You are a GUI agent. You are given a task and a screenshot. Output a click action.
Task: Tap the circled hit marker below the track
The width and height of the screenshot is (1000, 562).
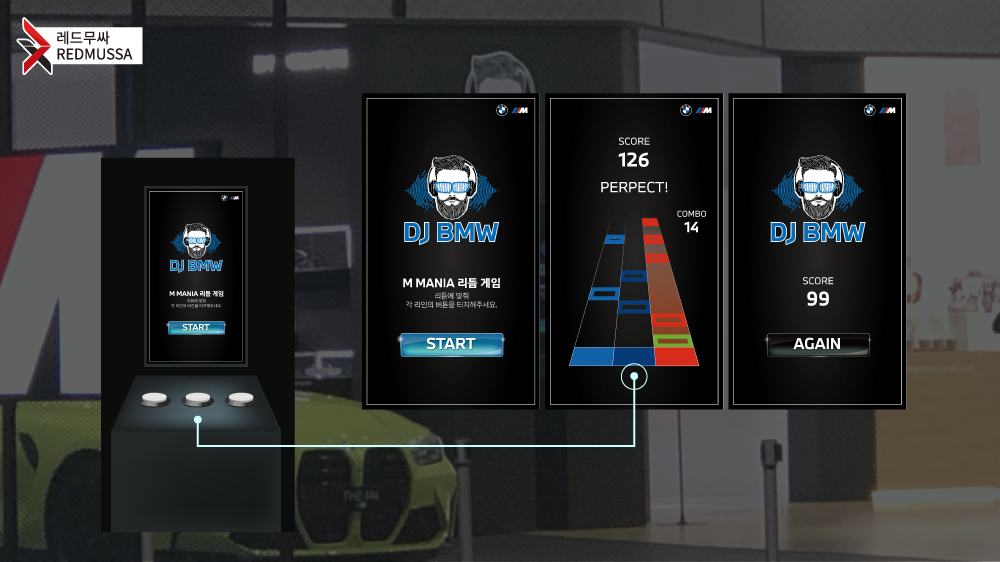click(634, 378)
